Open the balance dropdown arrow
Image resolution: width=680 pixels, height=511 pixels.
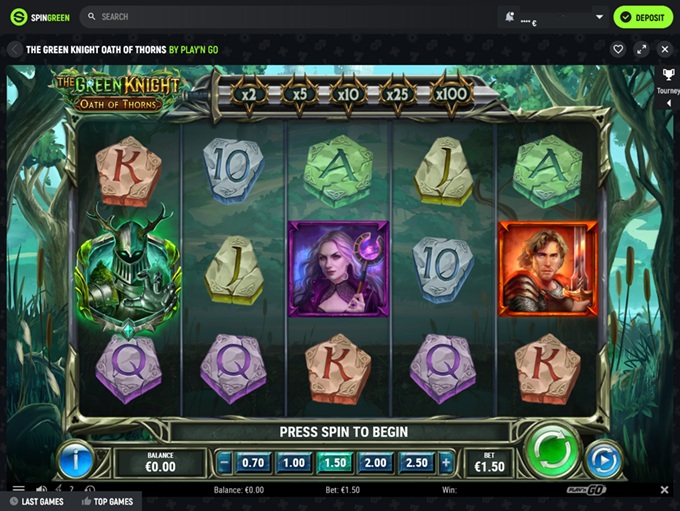coord(600,17)
